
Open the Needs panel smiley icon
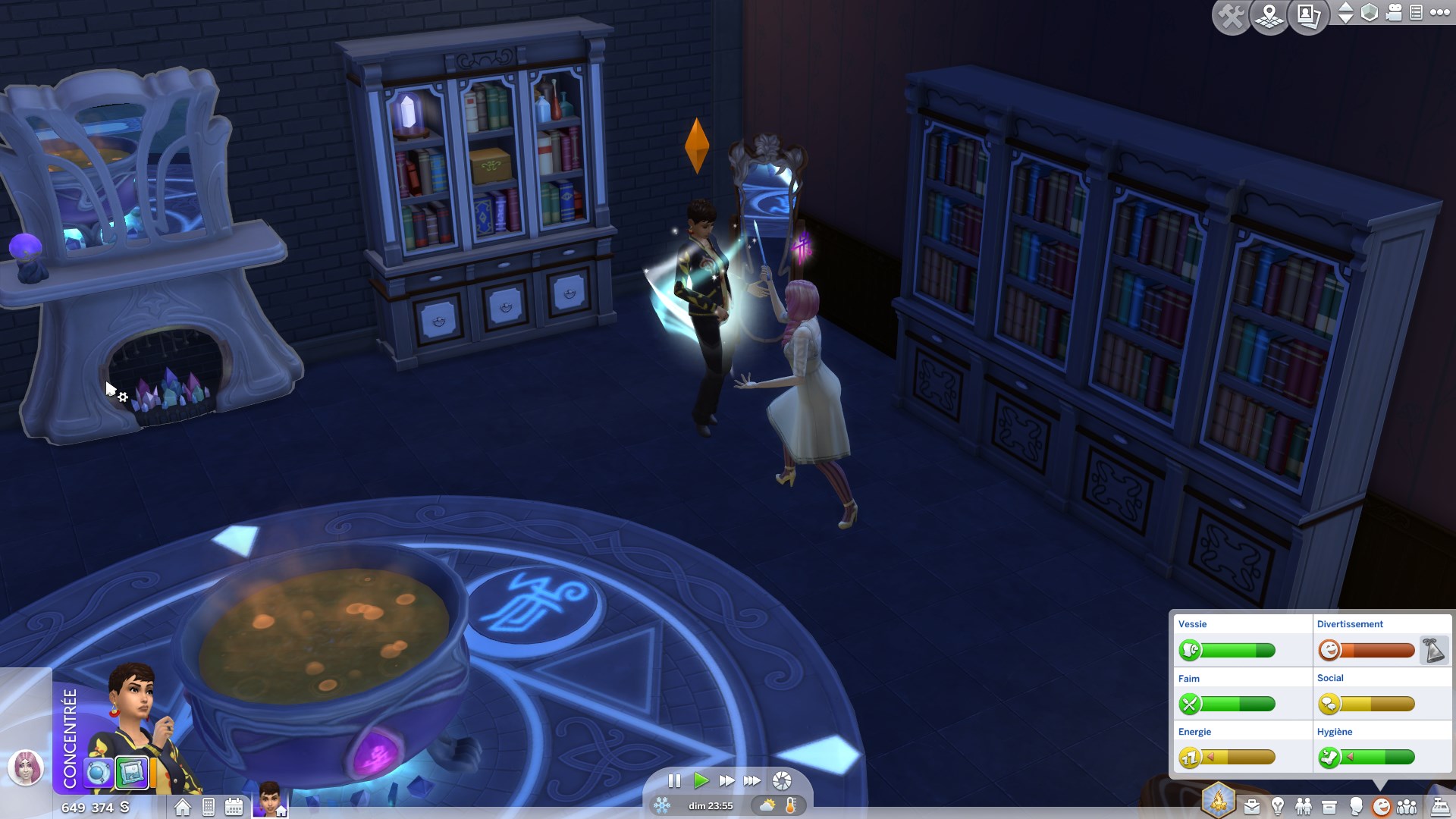1382,806
